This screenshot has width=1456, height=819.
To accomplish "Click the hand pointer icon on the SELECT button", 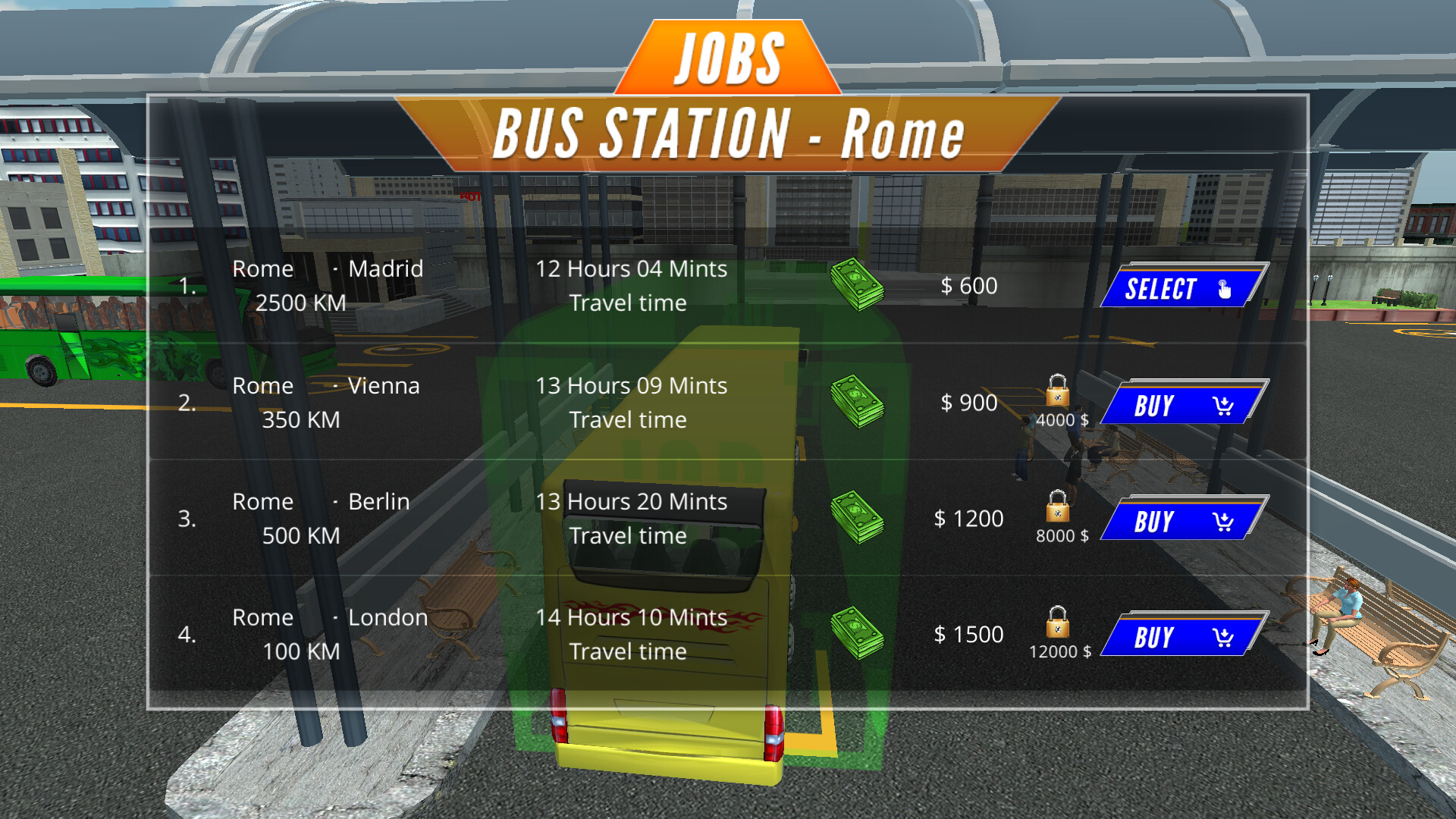I will point(1223,289).
